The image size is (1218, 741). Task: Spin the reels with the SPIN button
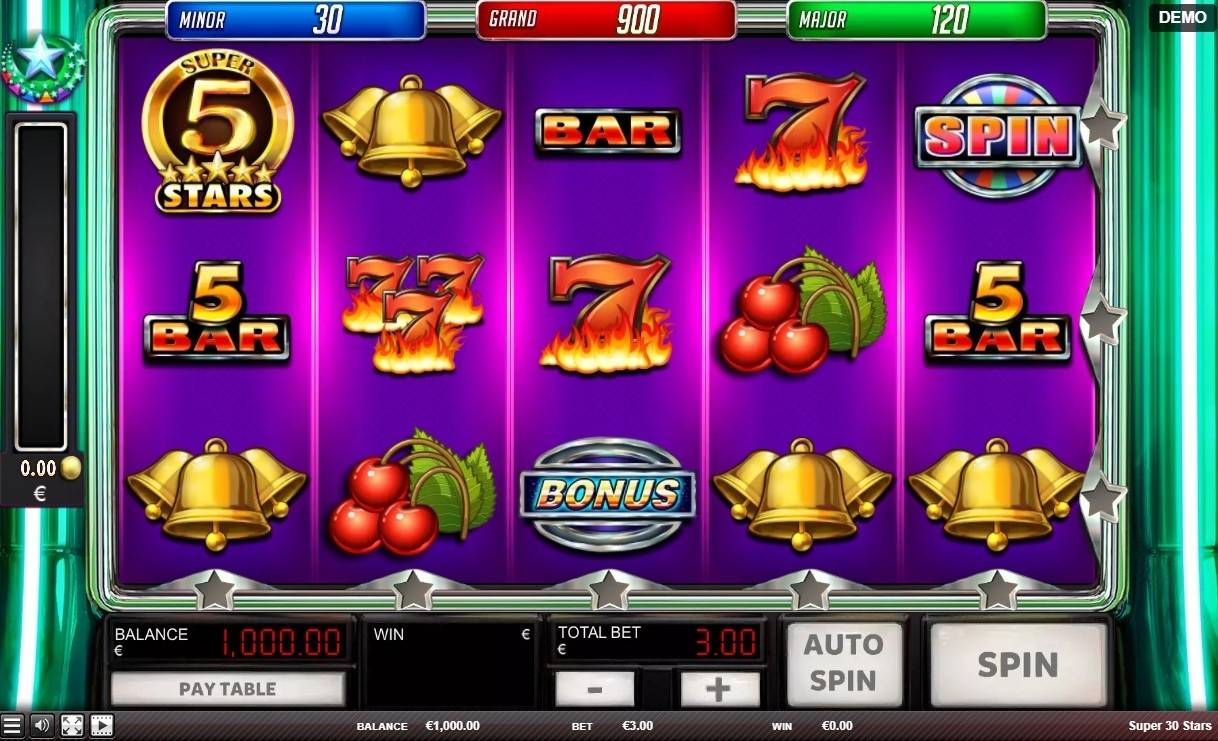coord(1017,664)
